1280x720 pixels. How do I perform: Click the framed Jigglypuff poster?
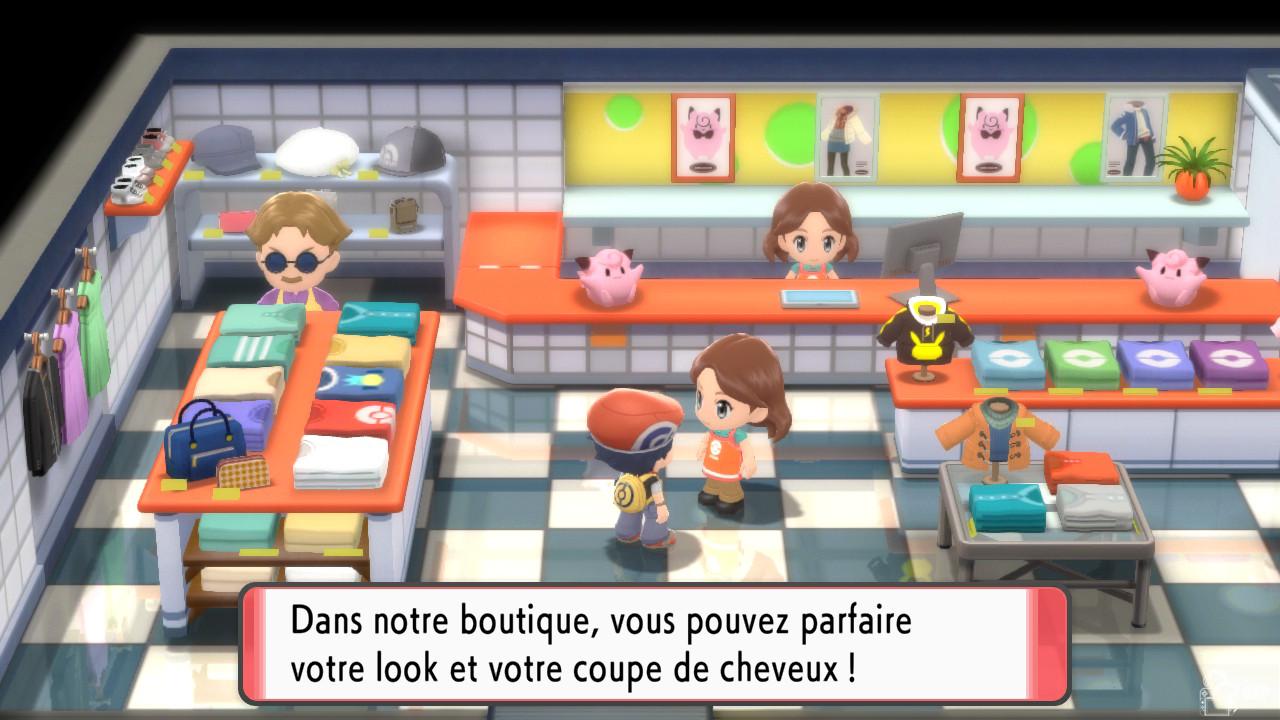[703, 135]
